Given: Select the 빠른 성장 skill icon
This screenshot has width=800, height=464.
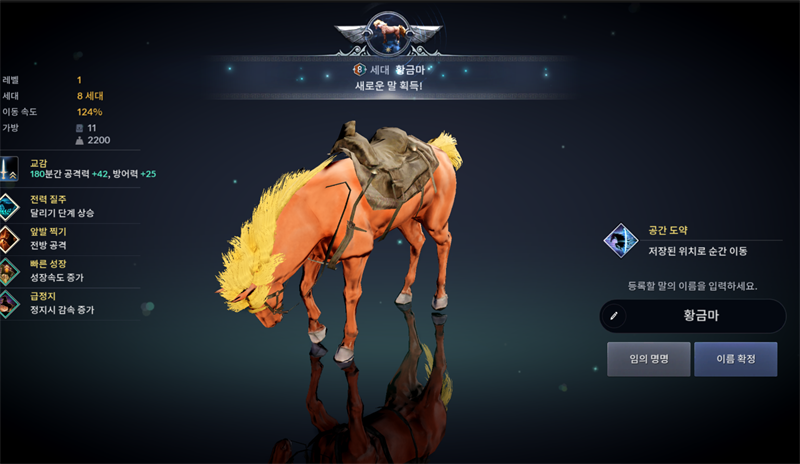Looking at the screenshot, I should tap(10, 270).
